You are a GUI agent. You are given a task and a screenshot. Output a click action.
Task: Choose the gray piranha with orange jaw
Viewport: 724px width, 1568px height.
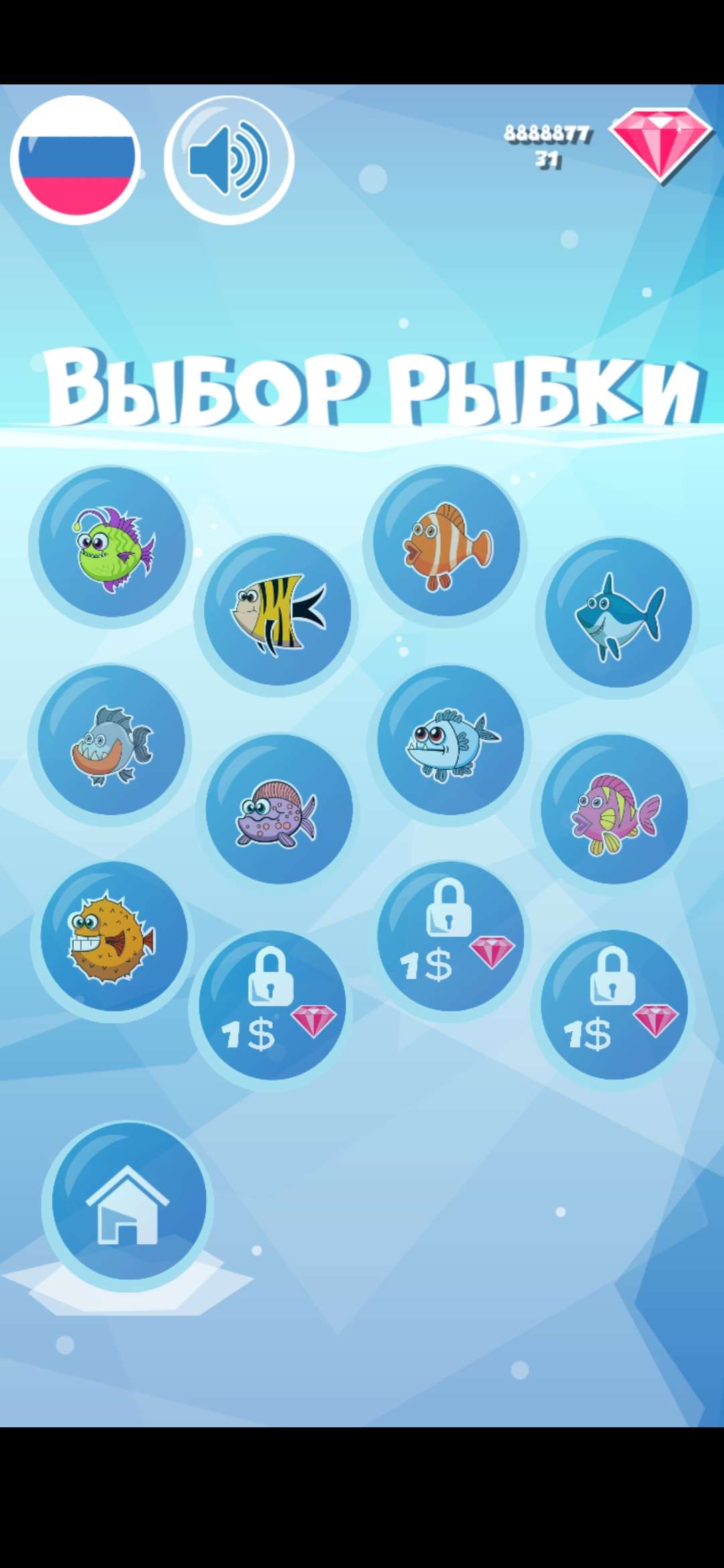click(111, 743)
